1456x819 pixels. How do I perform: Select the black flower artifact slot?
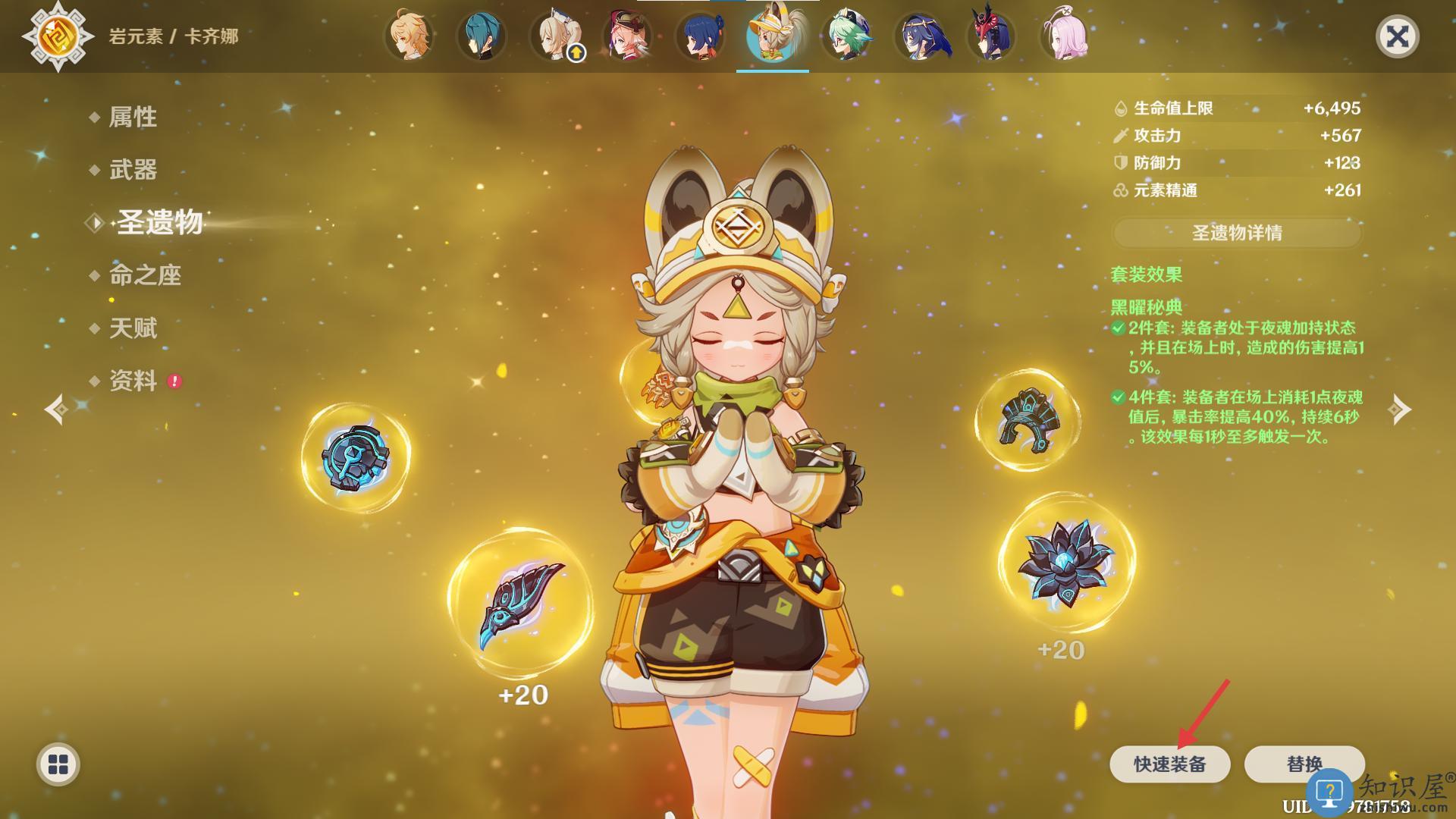(x=1066, y=563)
